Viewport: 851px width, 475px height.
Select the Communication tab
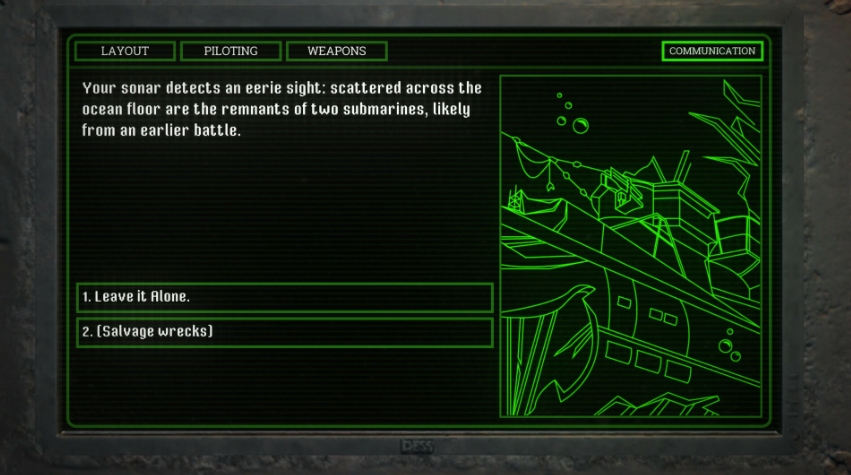(712, 51)
